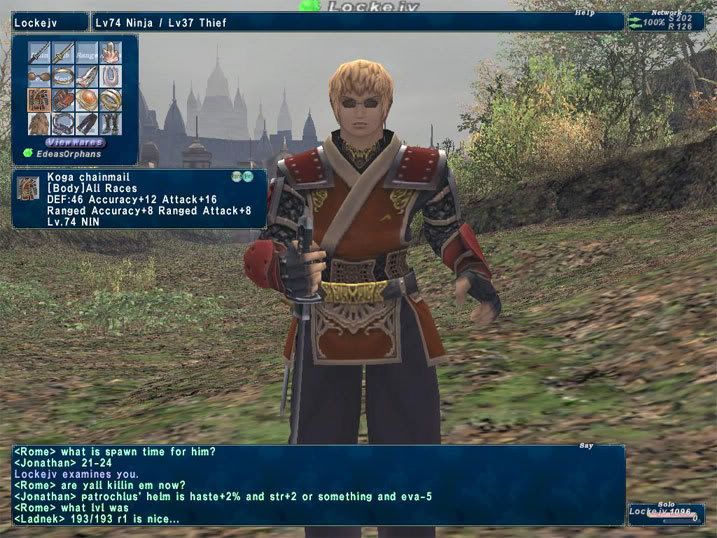Select the neck ring-shaped item slot
The image size is (717, 538).
tap(63, 76)
